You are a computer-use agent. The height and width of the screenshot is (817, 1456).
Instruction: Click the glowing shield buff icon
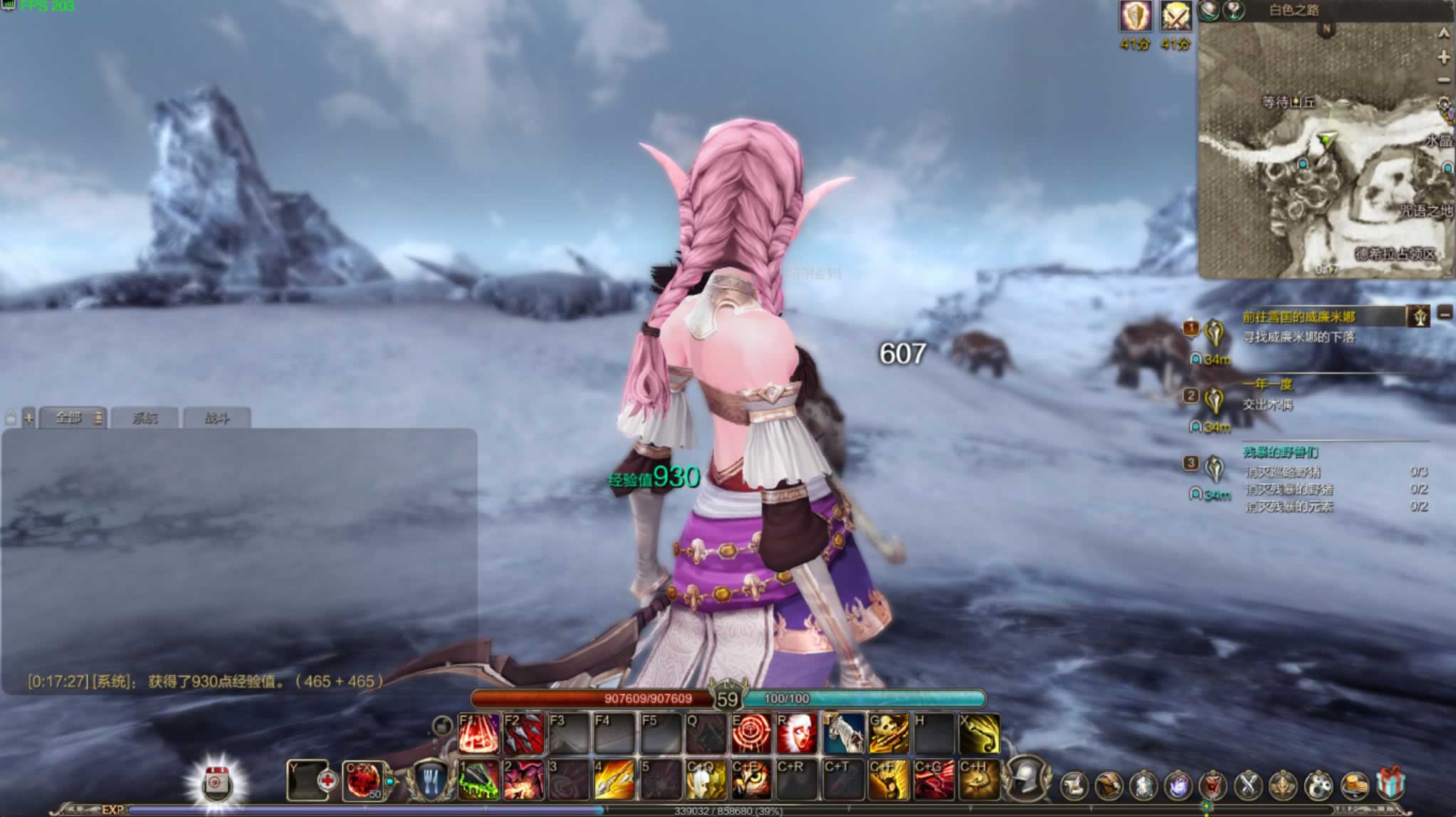1136,16
